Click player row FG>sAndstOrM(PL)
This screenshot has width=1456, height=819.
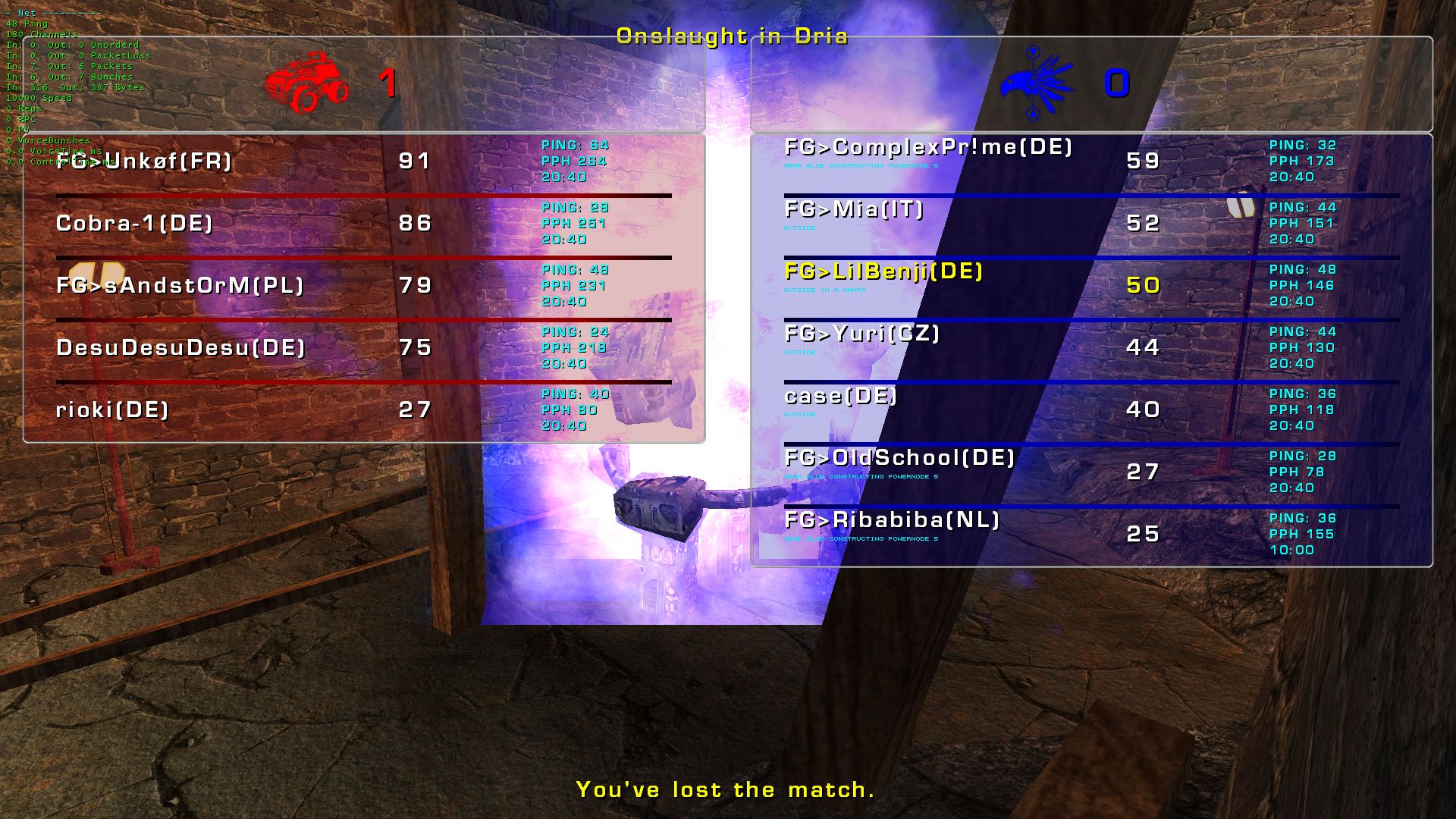pos(180,286)
